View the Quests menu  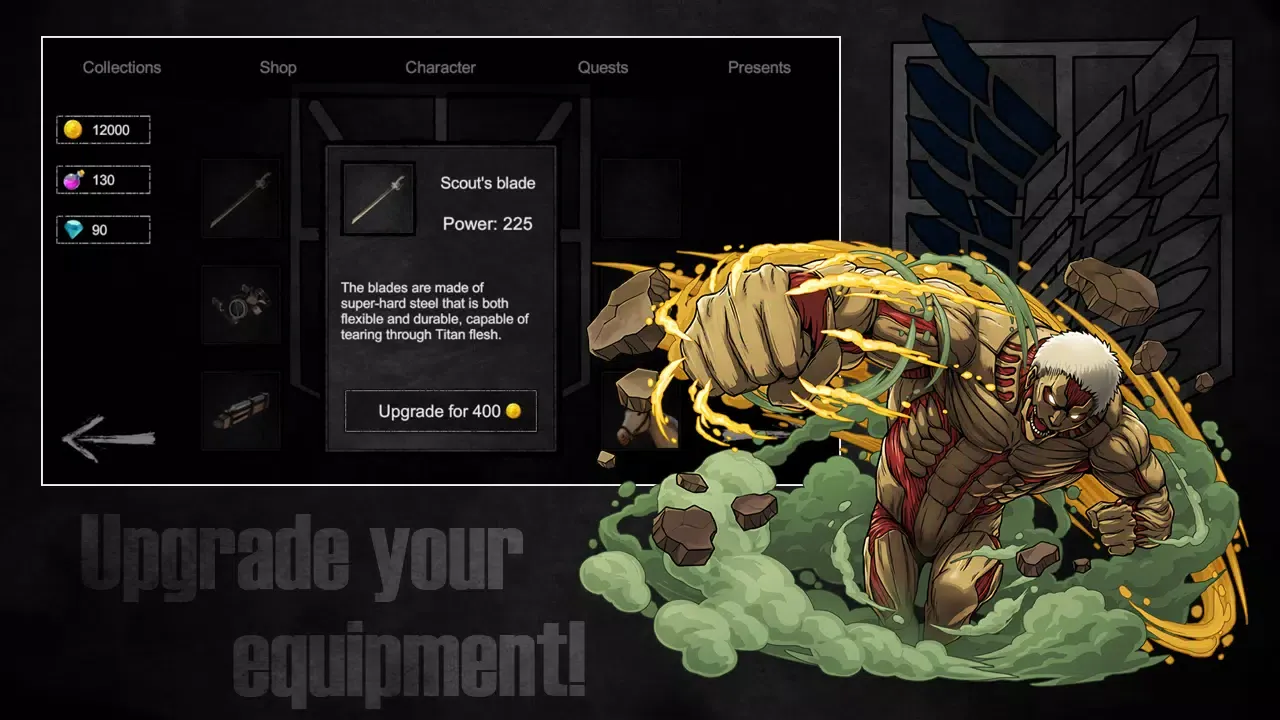pyautogui.click(x=603, y=67)
